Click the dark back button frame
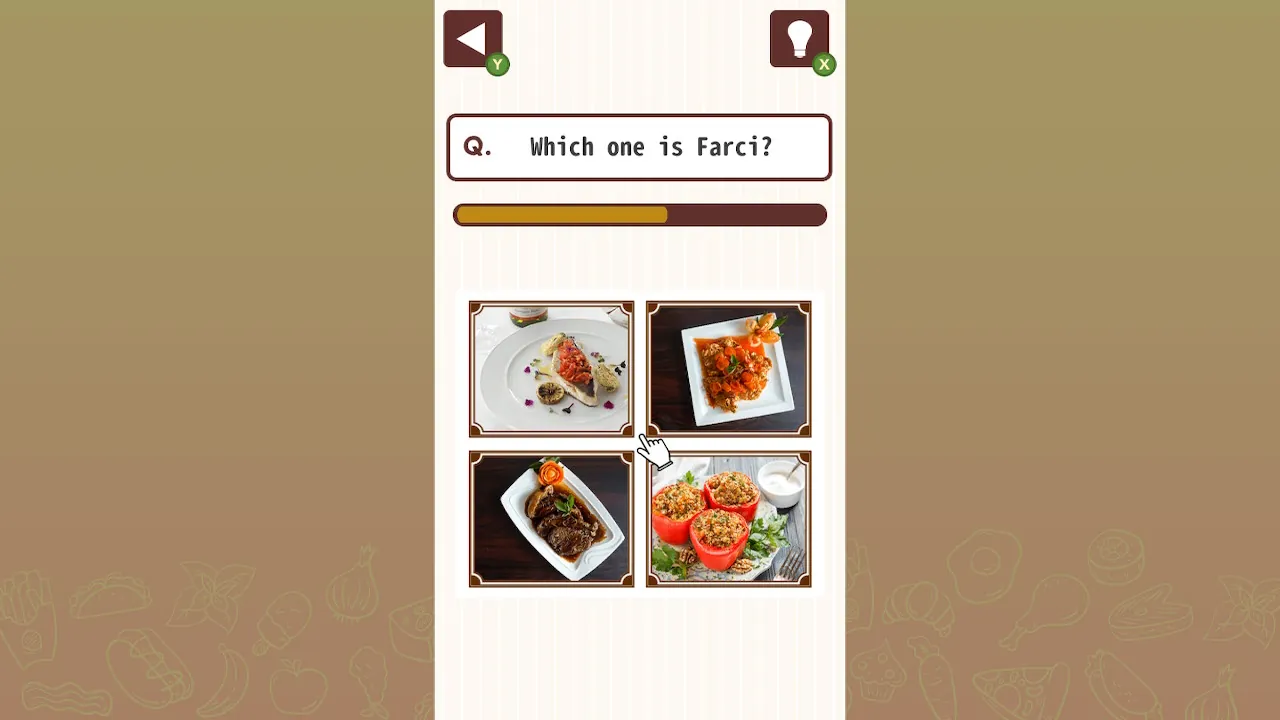1280x720 pixels. click(472, 37)
